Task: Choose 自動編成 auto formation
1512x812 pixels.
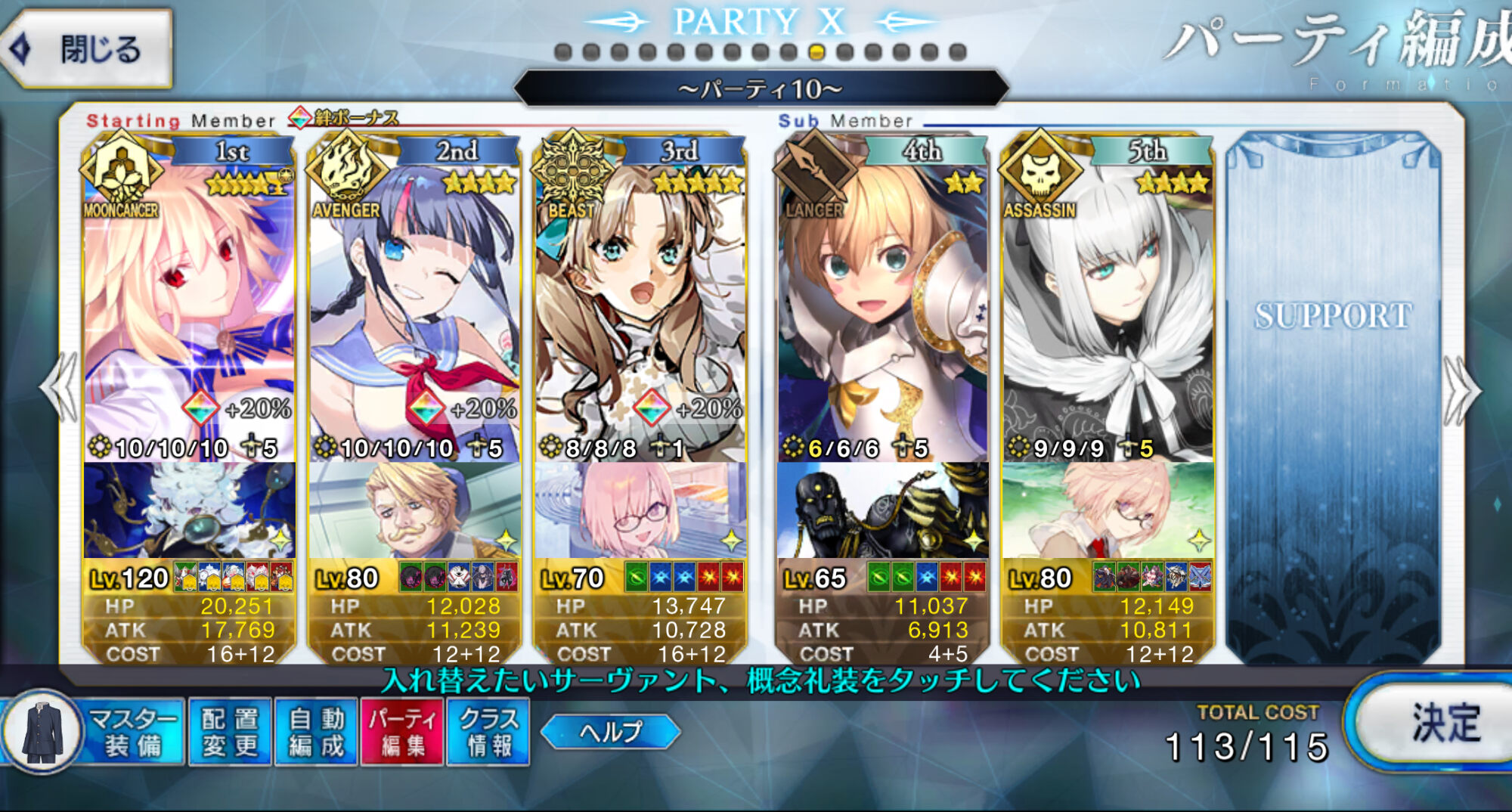Action: point(316,731)
